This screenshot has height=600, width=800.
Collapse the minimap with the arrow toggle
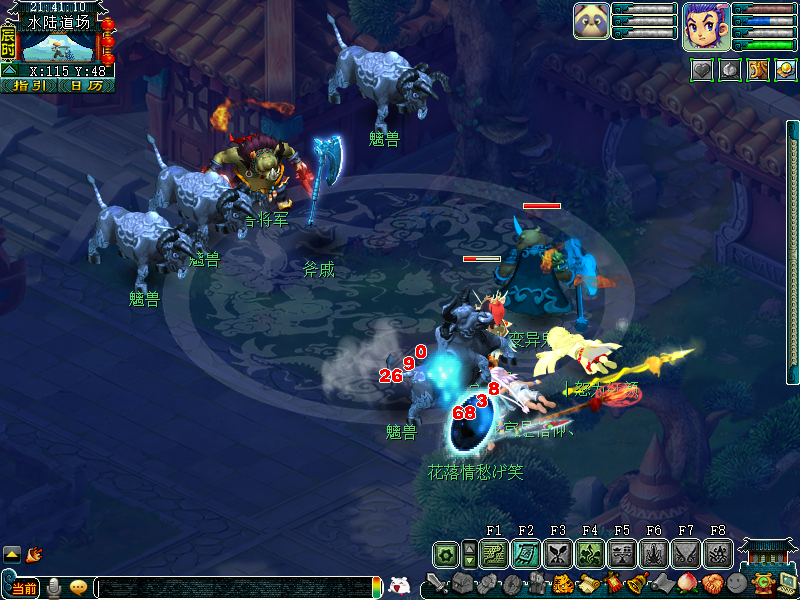(9, 72)
